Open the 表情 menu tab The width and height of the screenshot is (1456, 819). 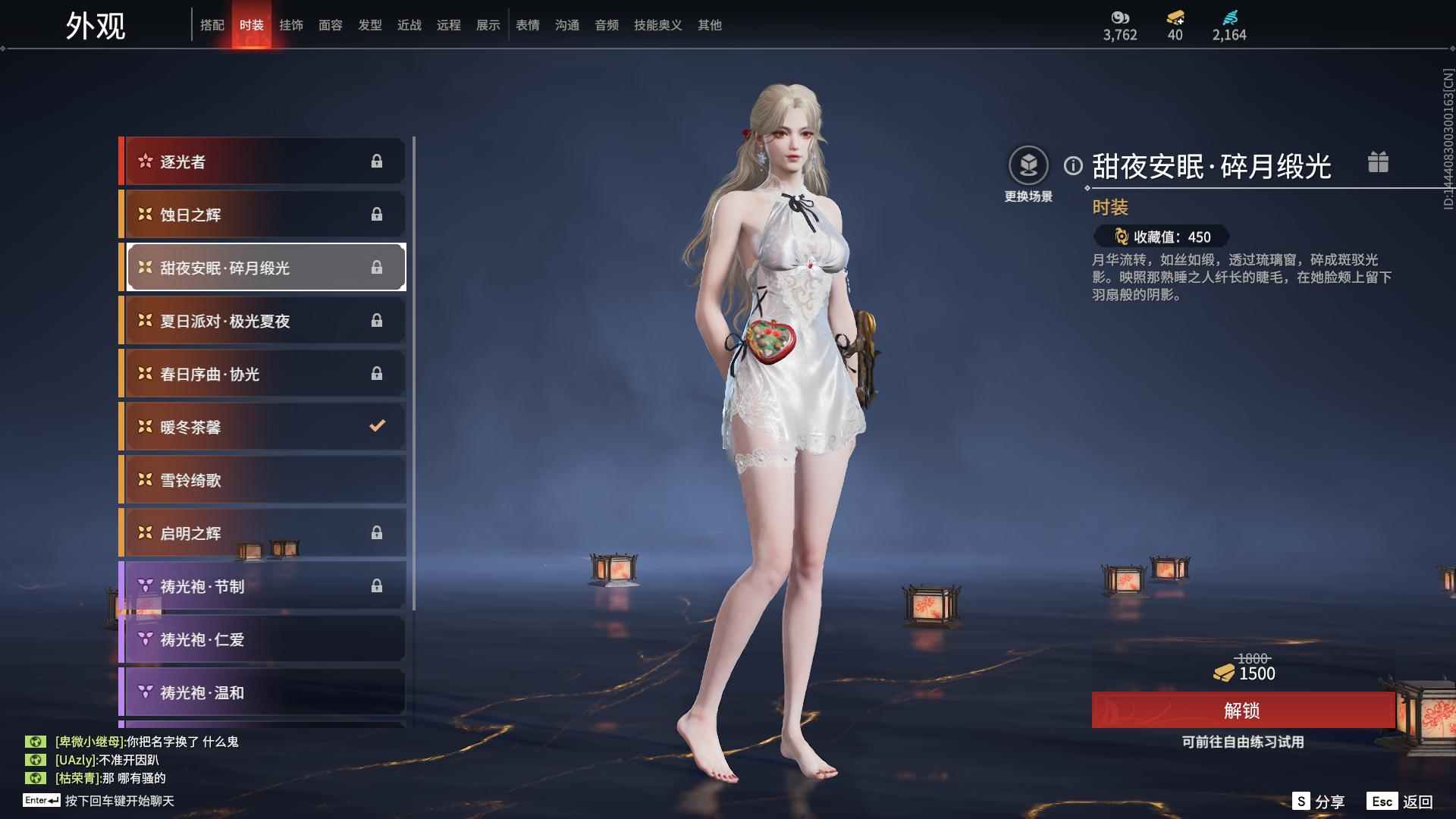point(527,24)
